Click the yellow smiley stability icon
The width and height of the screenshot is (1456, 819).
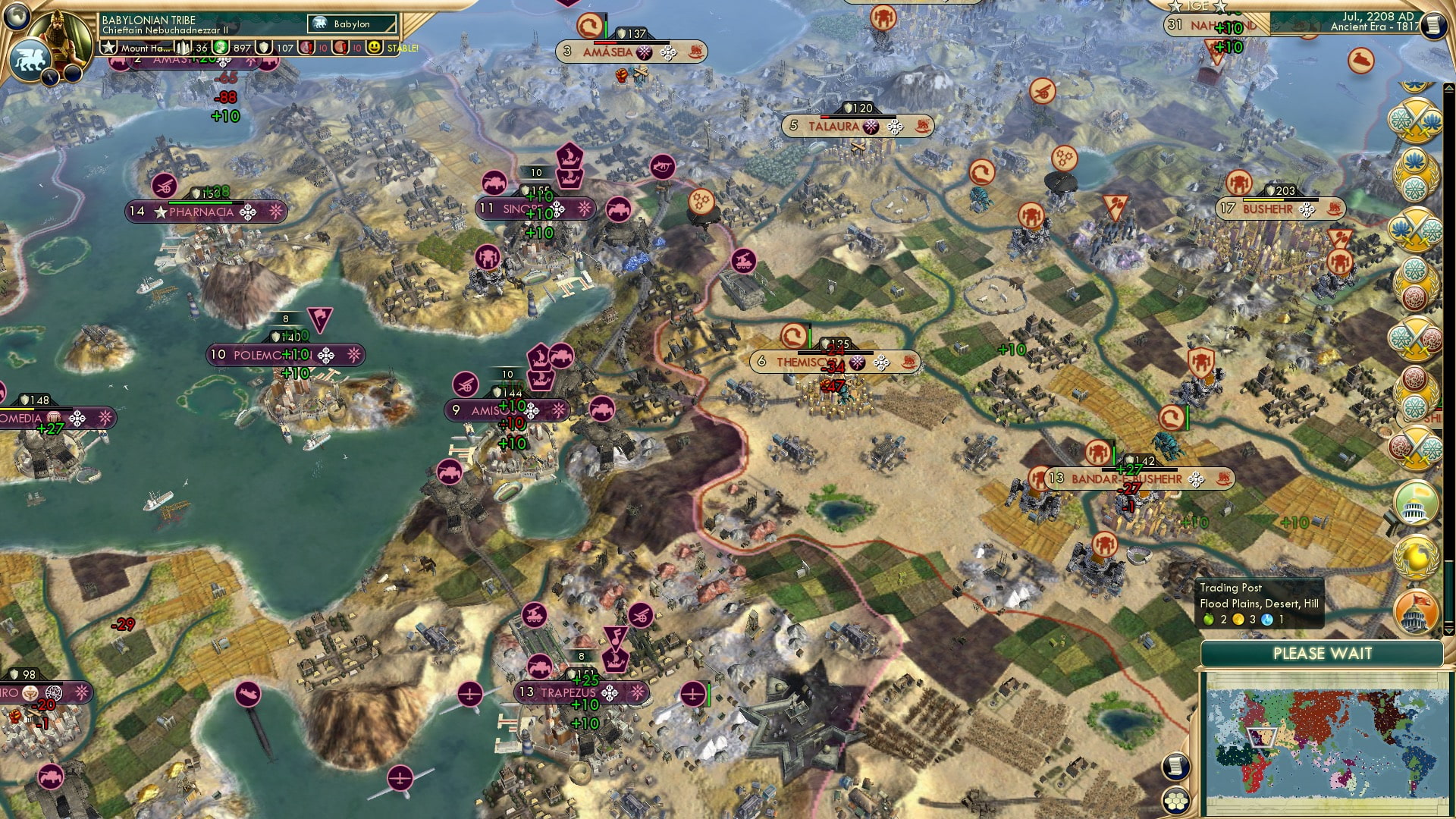(374, 48)
